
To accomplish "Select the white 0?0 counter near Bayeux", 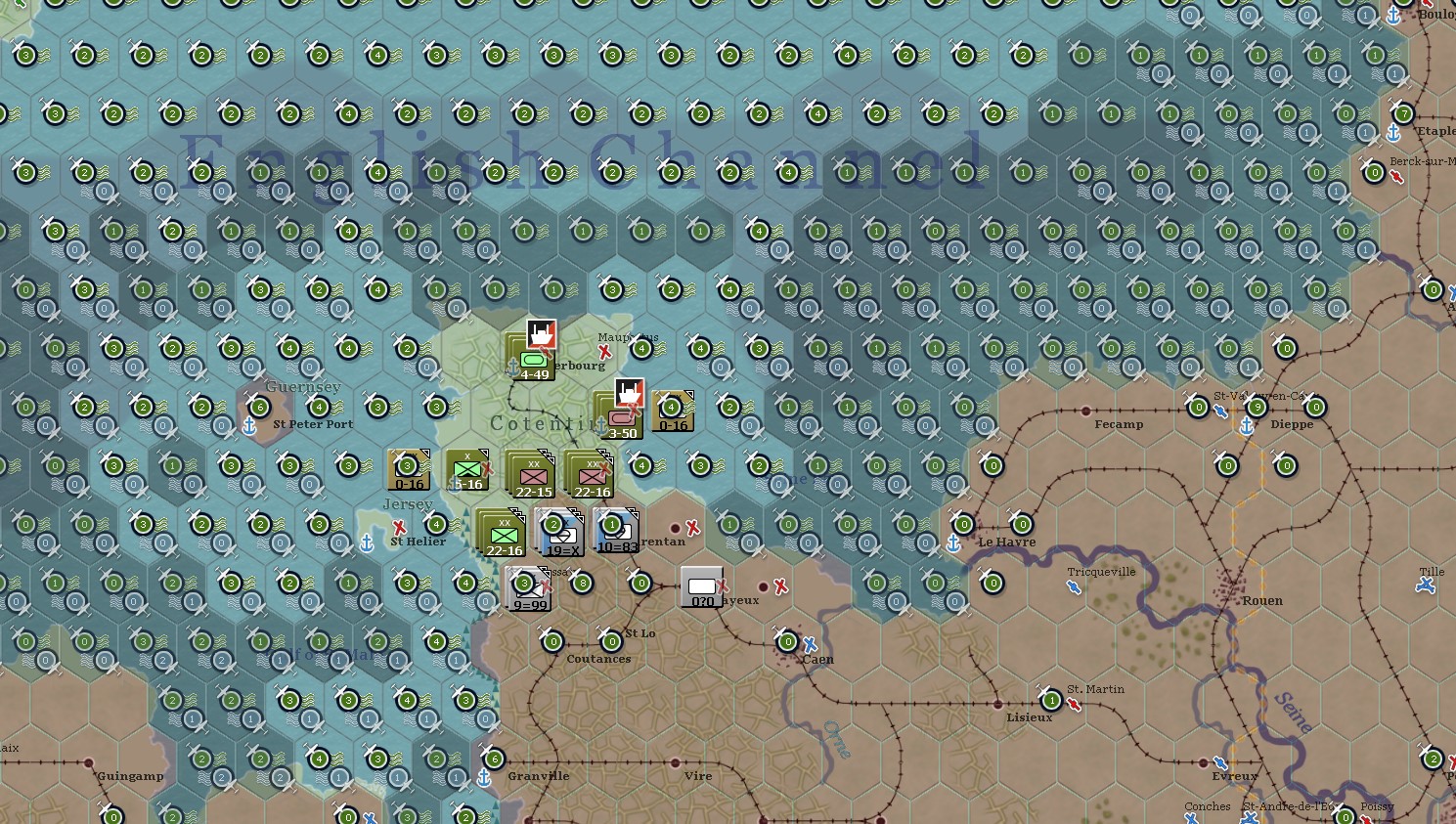I will coord(702,585).
